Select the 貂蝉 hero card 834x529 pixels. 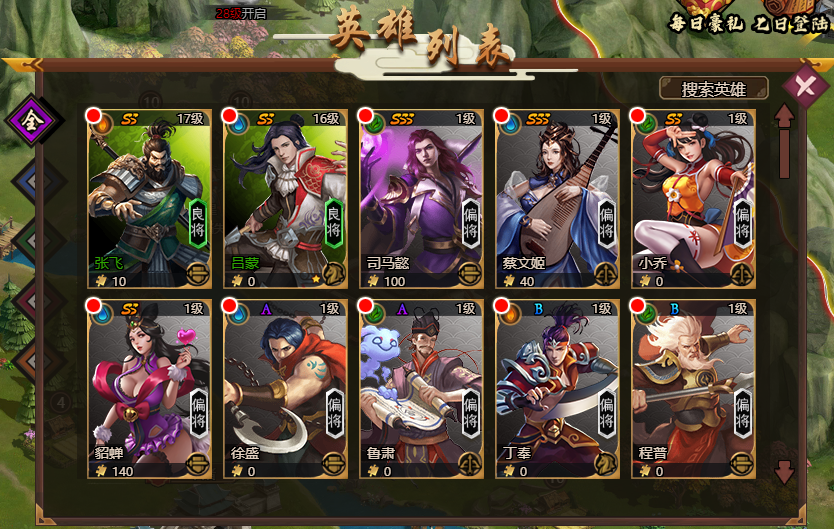pyautogui.click(x=149, y=388)
